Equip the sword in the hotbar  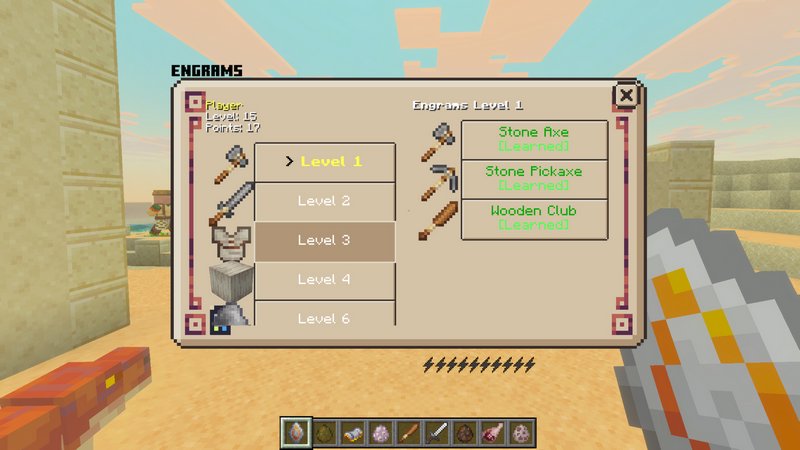click(x=436, y=433)
